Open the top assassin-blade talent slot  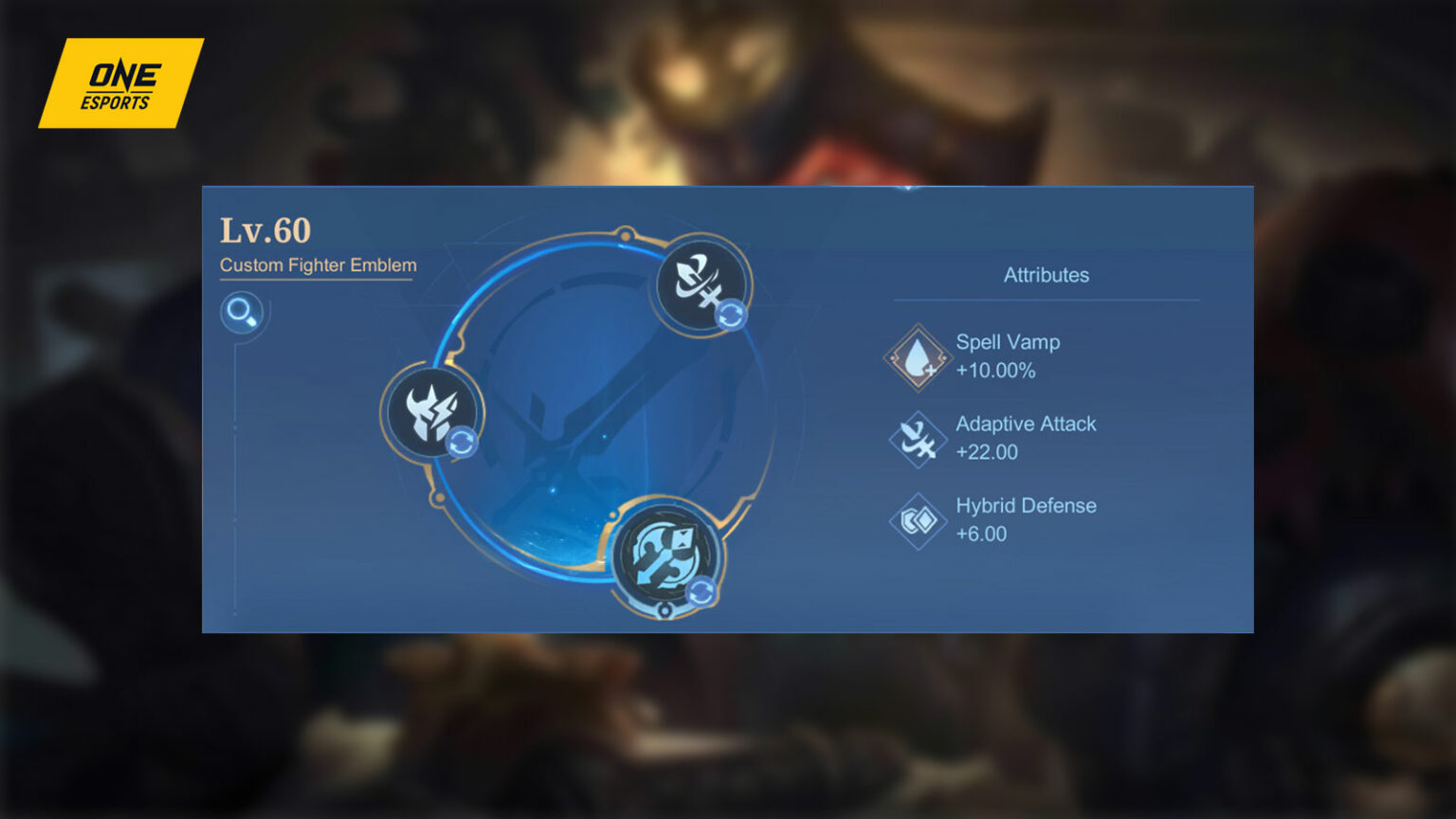[x=698, y=282]
